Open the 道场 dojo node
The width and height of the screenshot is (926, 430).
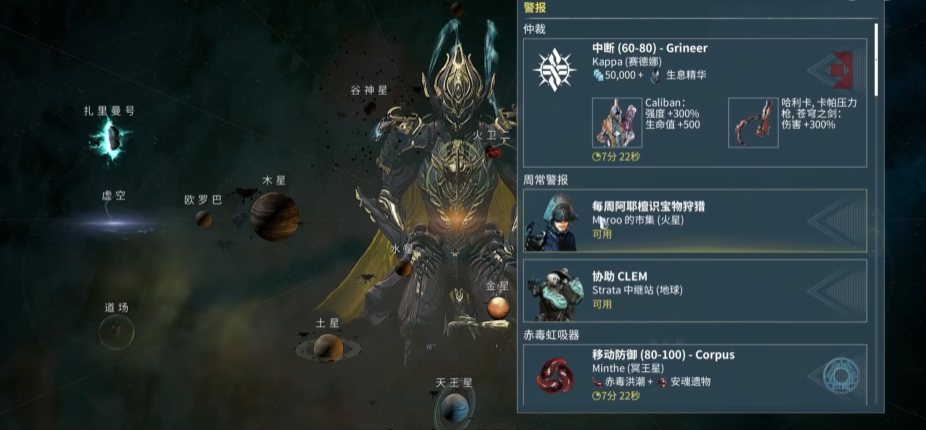pyautogui.click(x=116, y=330)
